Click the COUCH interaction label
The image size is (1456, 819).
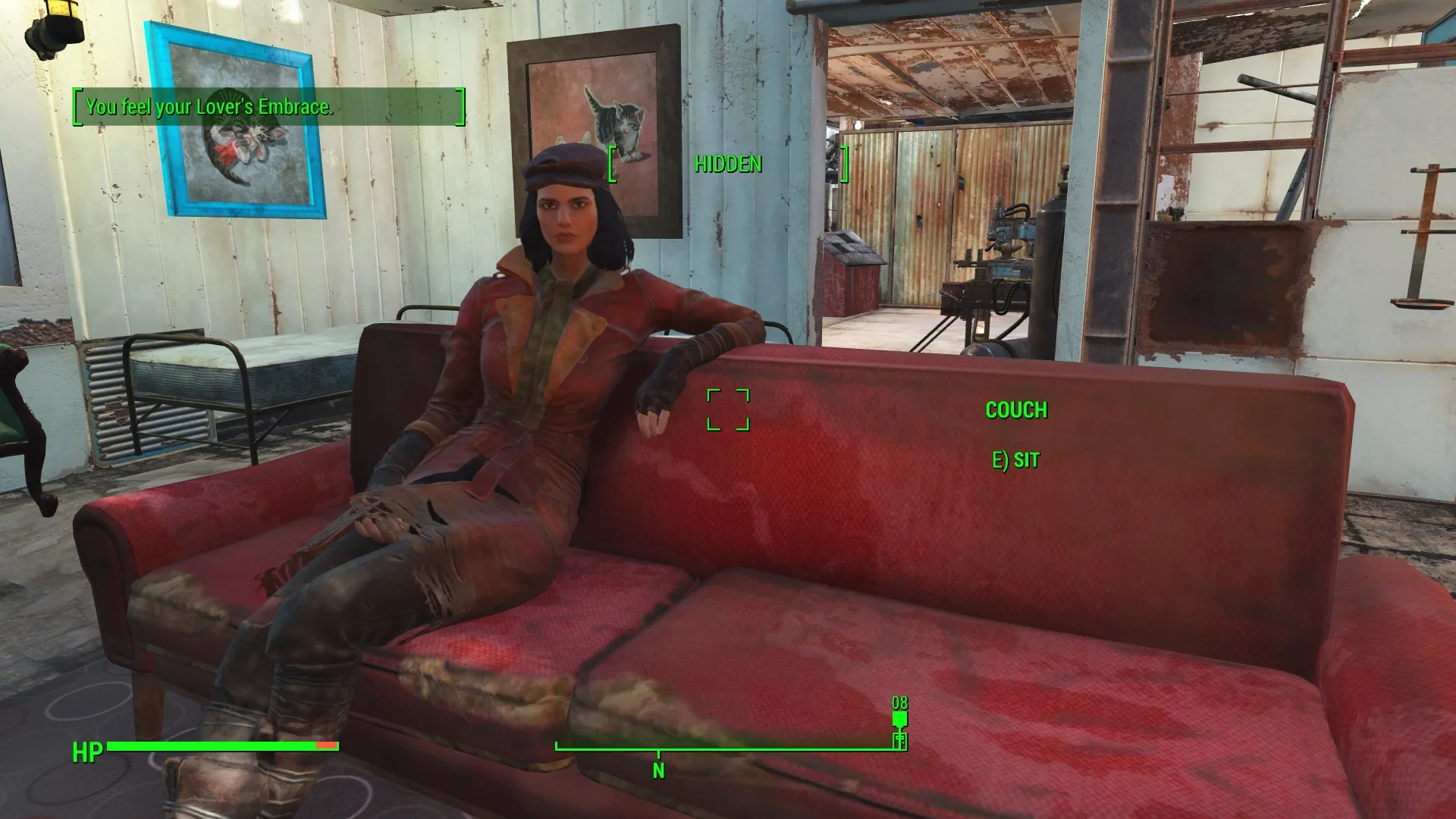pyautogui.click(x=1016, y=410)
